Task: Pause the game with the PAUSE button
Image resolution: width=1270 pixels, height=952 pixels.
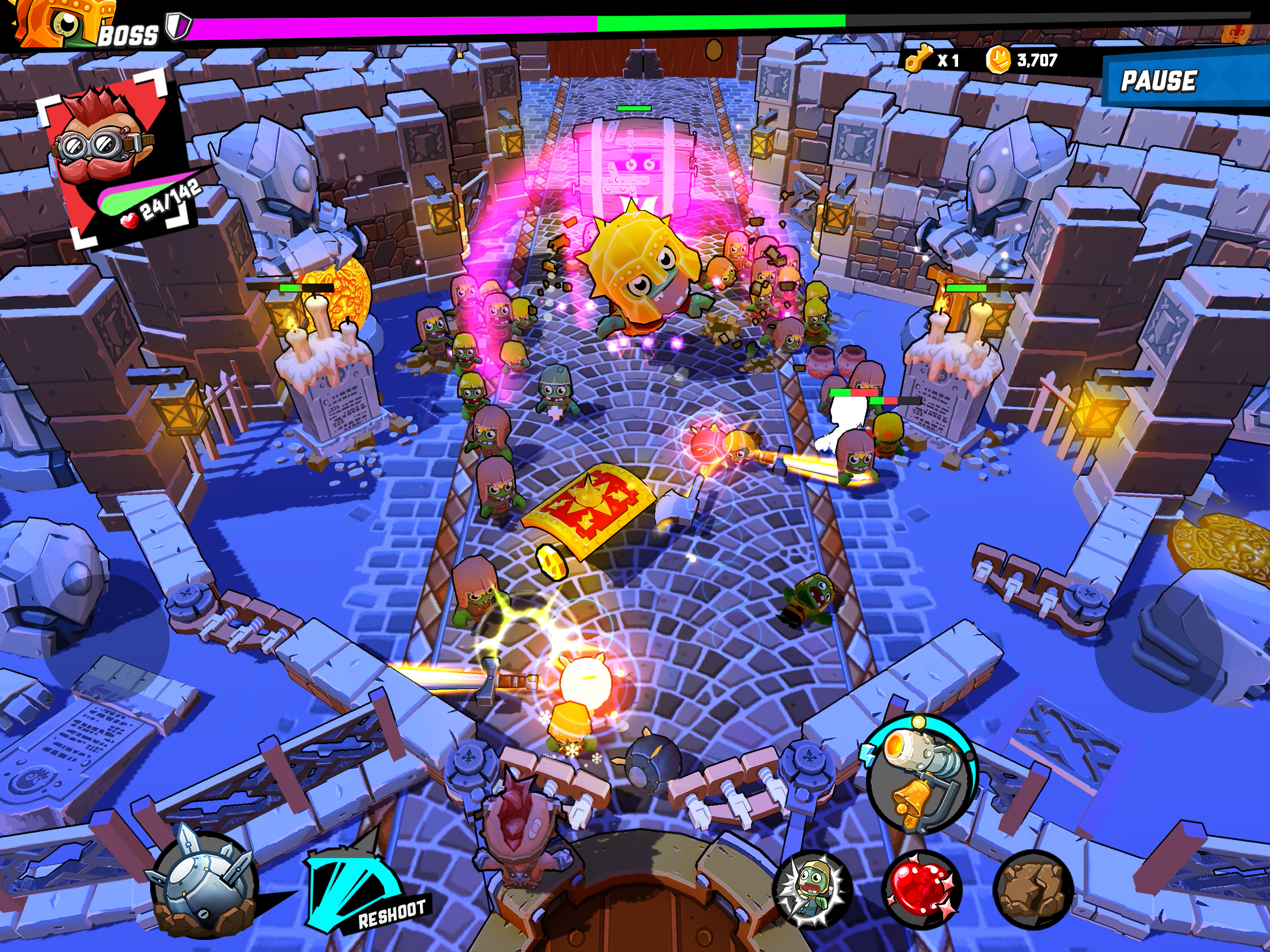Action: tap(1160, 80)
